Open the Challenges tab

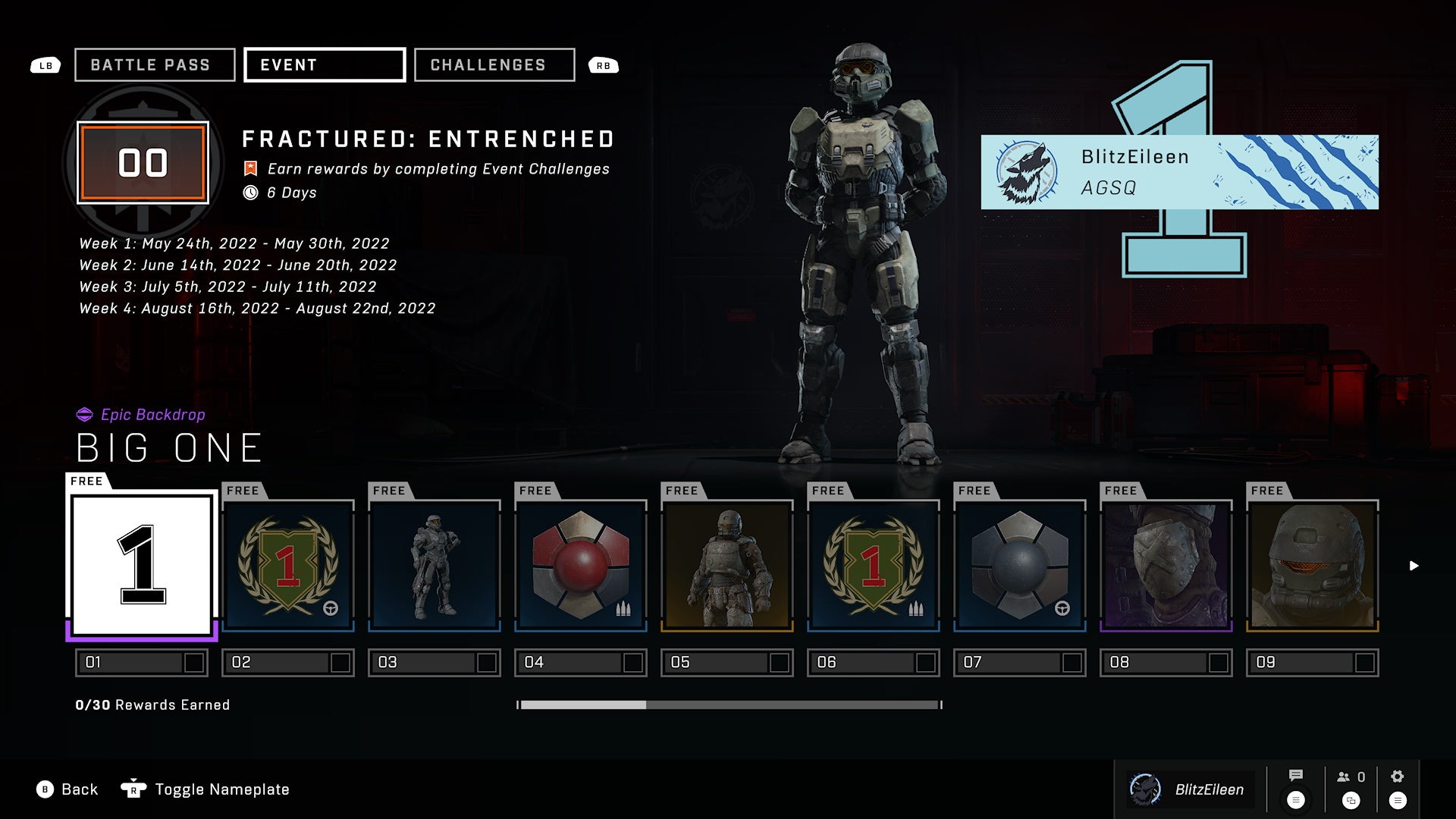494,65
